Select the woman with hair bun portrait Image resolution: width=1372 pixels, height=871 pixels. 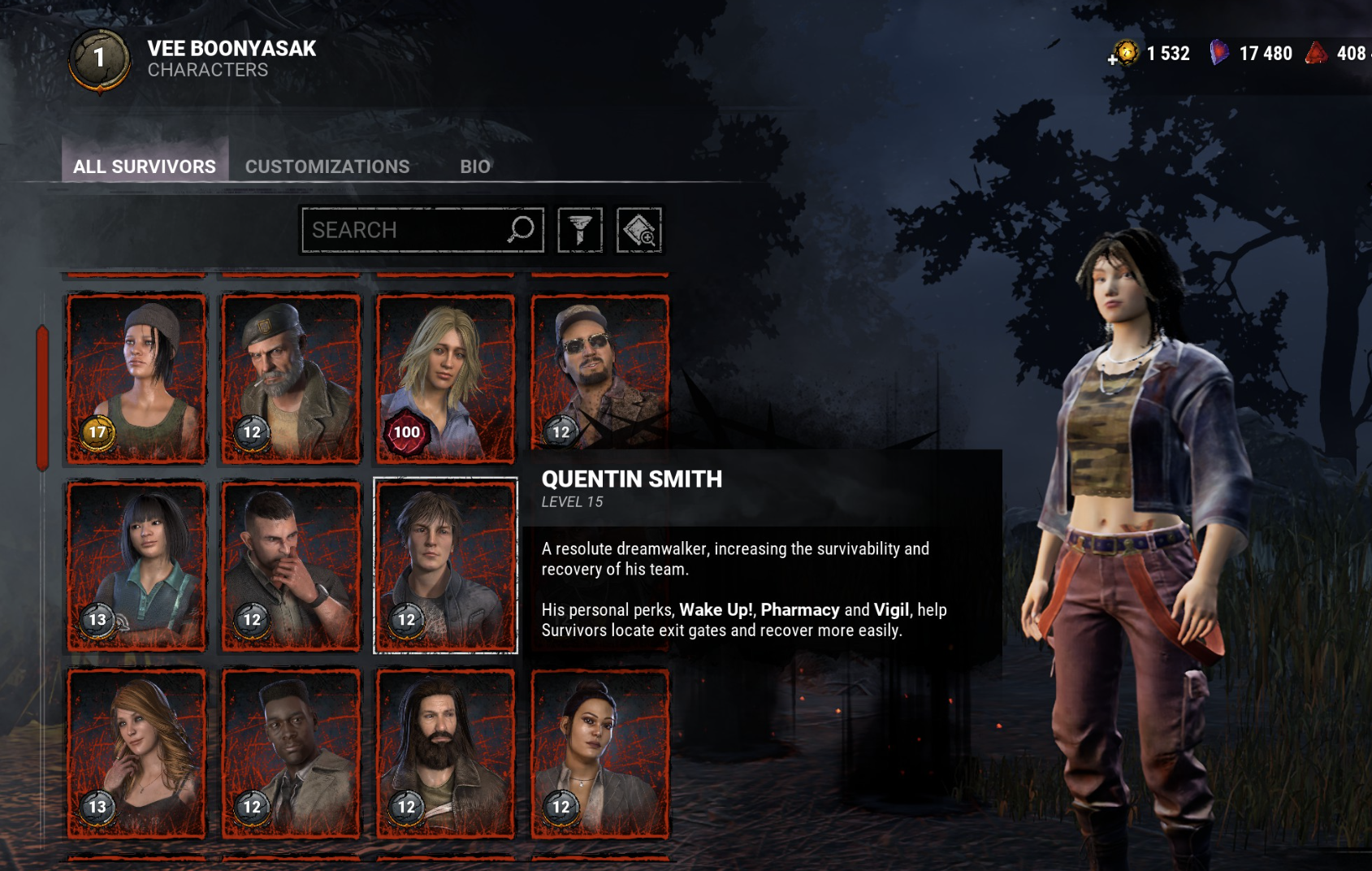tap(599, 753)
